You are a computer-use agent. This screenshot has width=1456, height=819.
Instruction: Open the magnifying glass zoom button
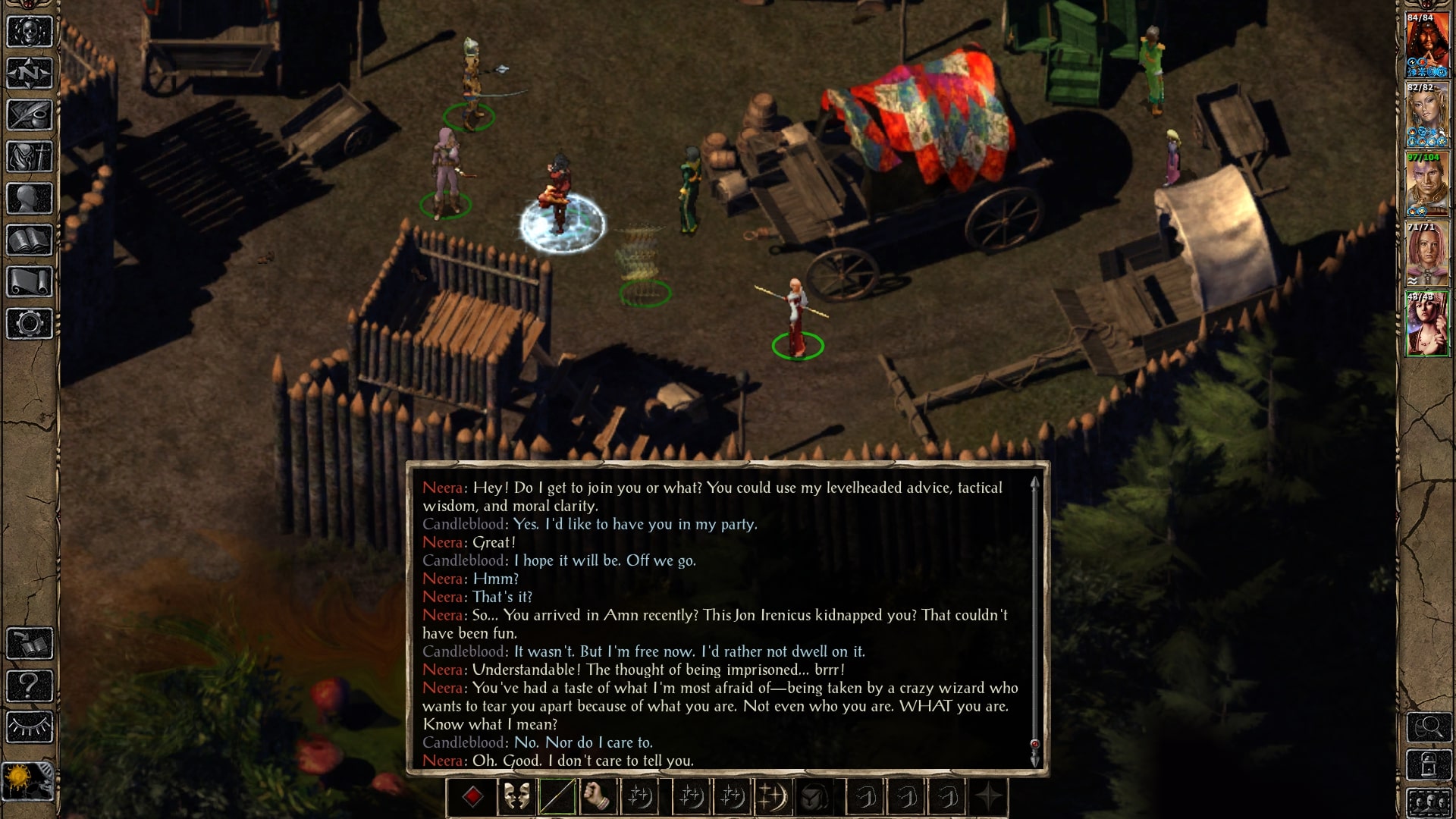point(1429,727)
